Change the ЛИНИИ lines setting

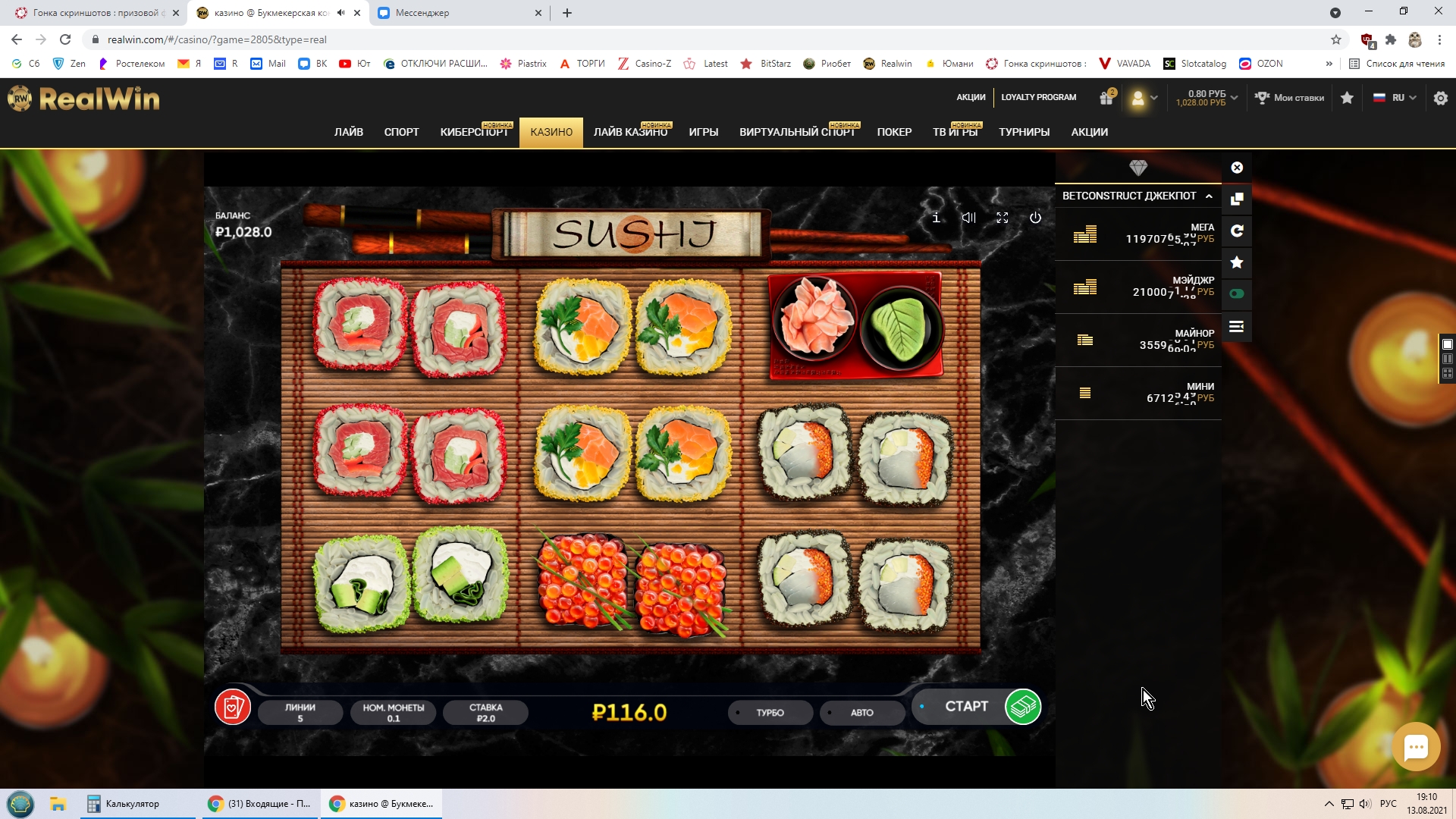pos(300,713)
